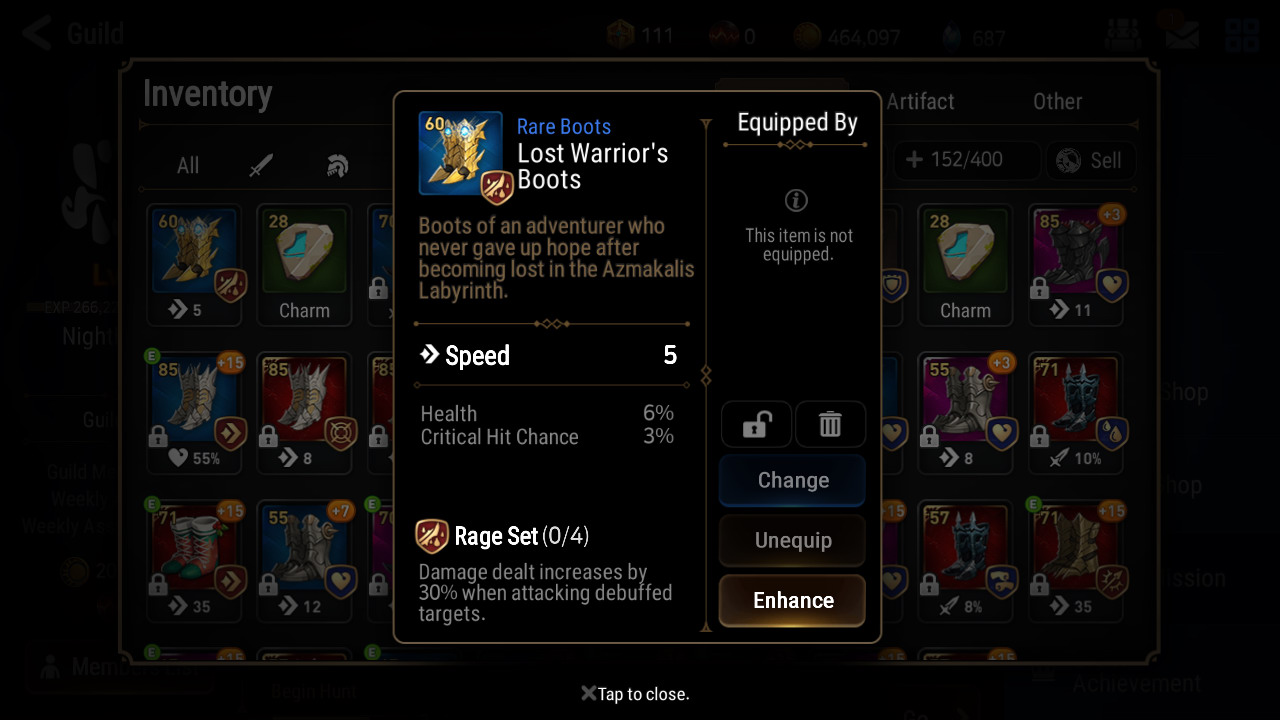
Task: Delete the item with the trash can
Action: click(830, 425)
